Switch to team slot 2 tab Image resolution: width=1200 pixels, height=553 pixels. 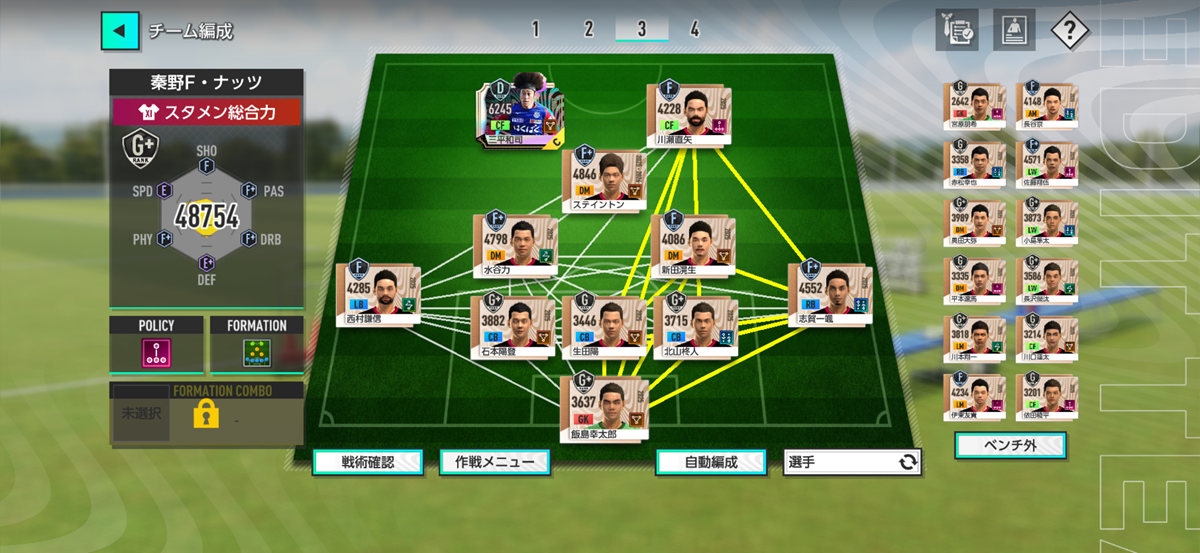(588, 29)
